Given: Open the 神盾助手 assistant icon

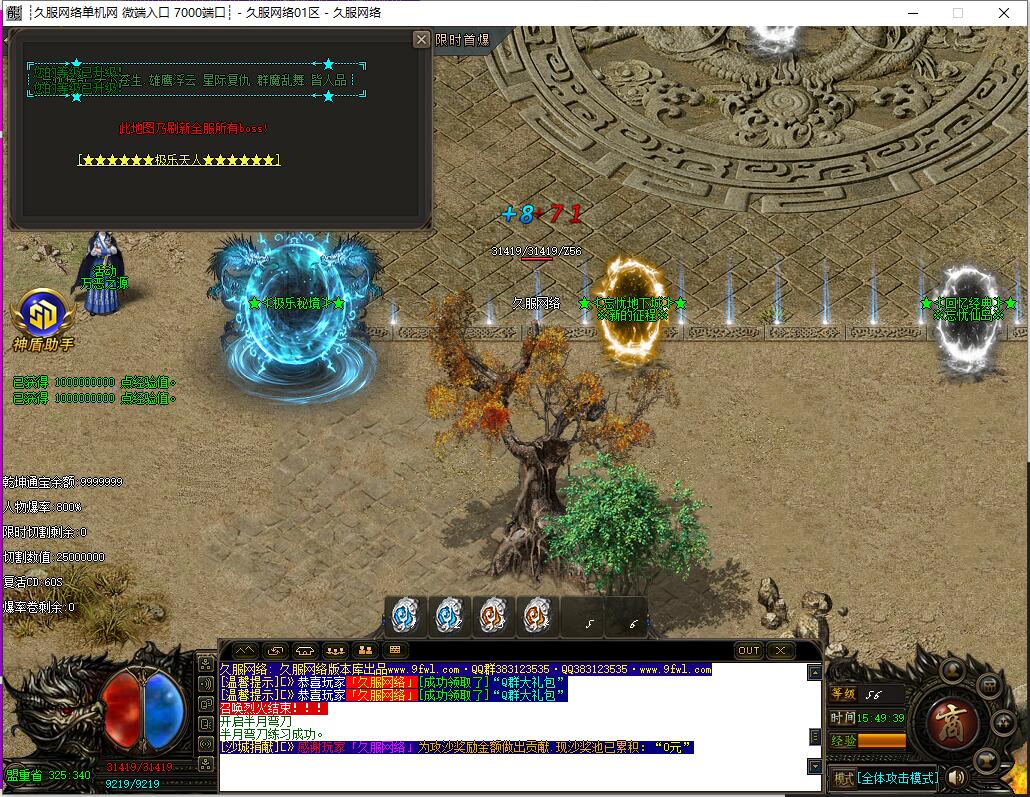Looking at the screenshot, I should [42, 318].
